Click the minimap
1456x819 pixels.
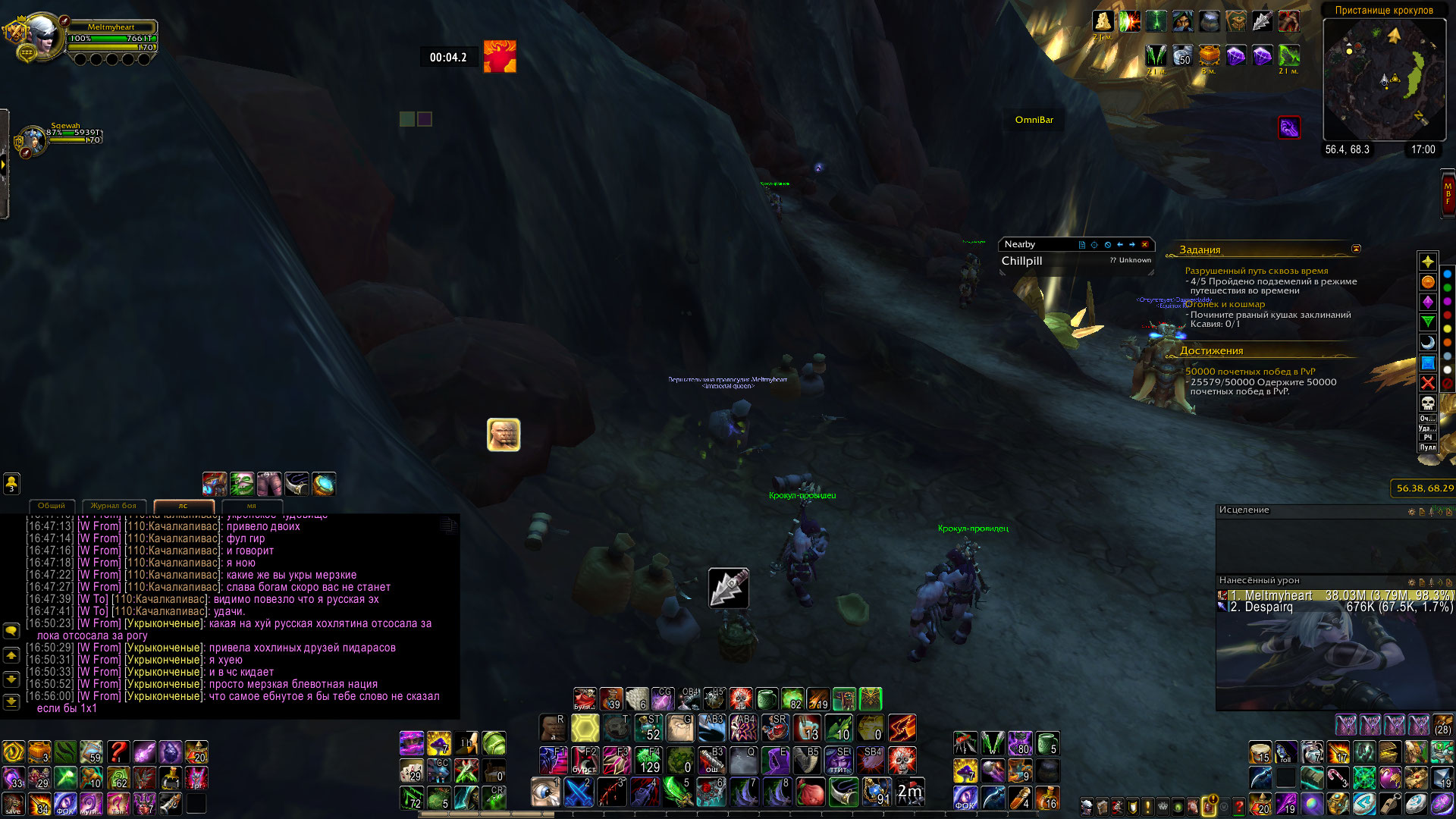pos(1384,80)
